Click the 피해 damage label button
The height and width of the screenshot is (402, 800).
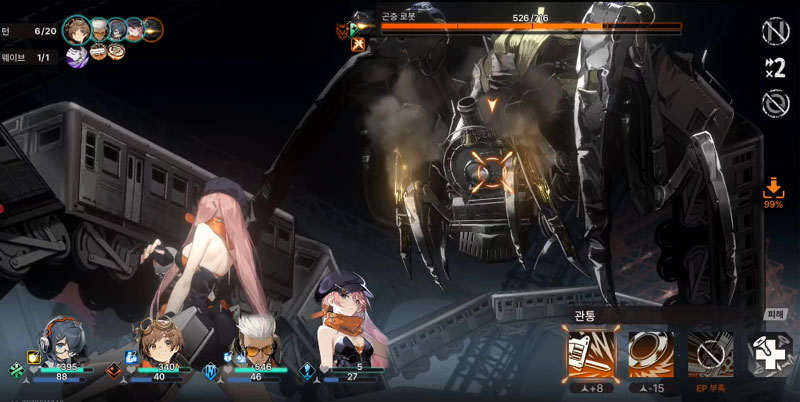click(x=776, y=315)
